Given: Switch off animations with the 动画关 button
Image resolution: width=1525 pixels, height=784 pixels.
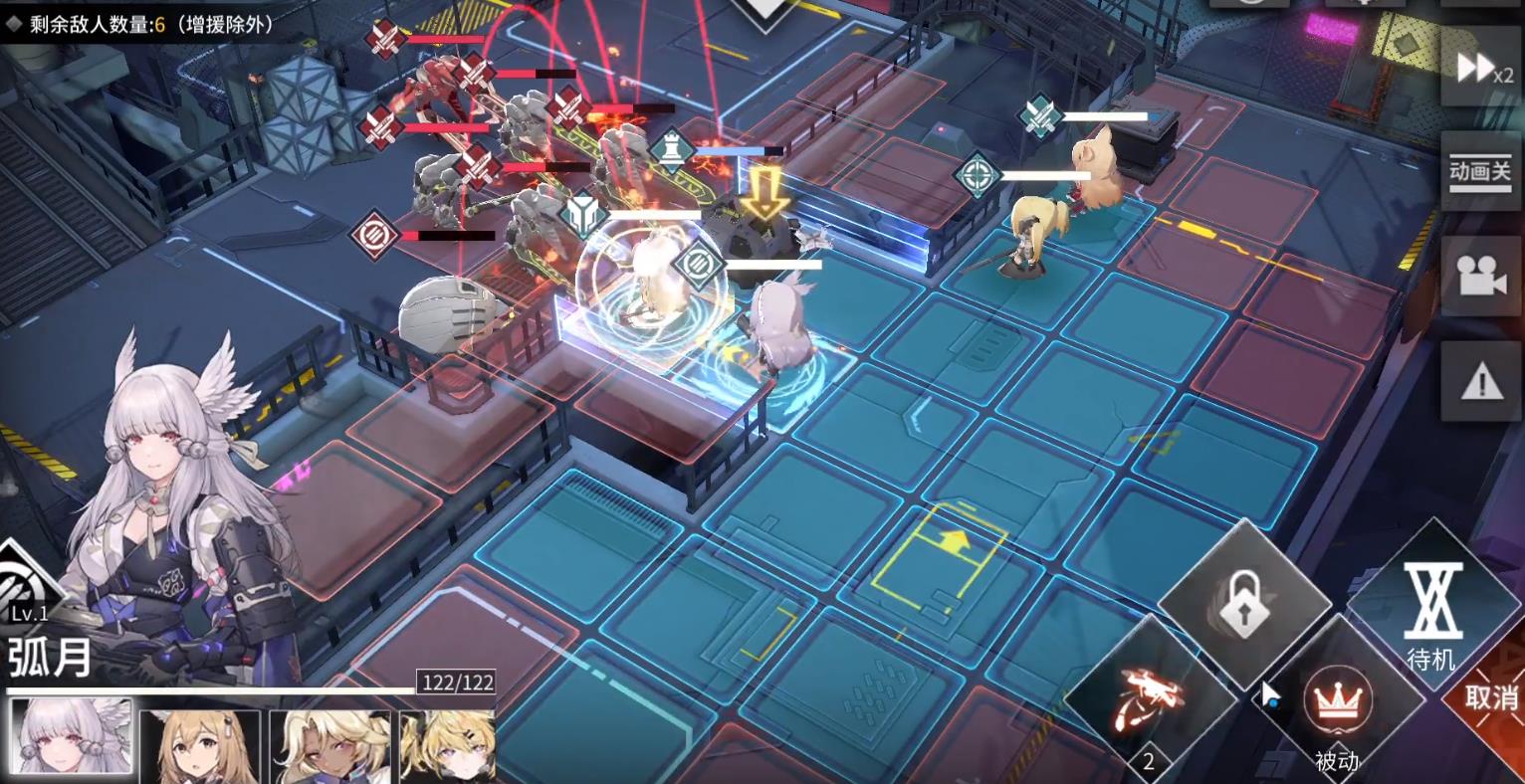Looking at the screenshot, I should click(x=1480, y=171).
